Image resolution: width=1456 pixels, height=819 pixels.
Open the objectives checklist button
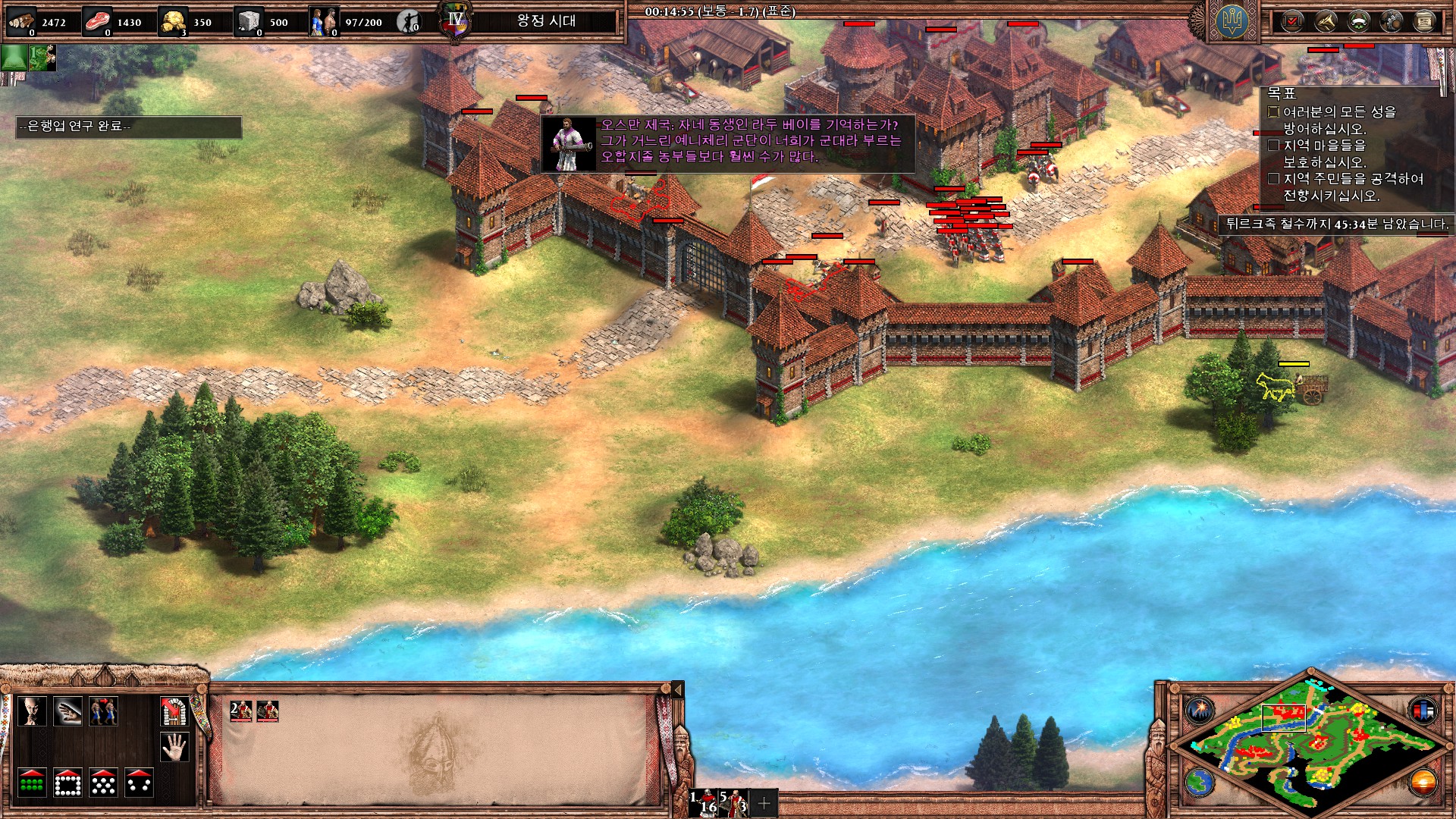tap(1292, 21)
